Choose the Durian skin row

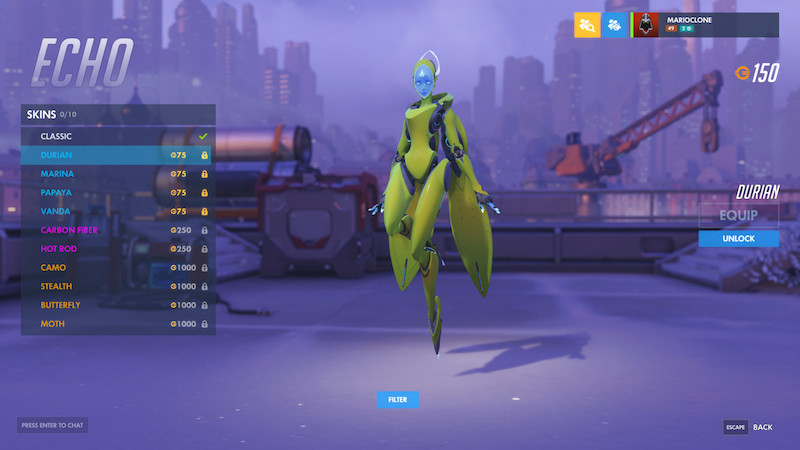[x=118, y=155]
